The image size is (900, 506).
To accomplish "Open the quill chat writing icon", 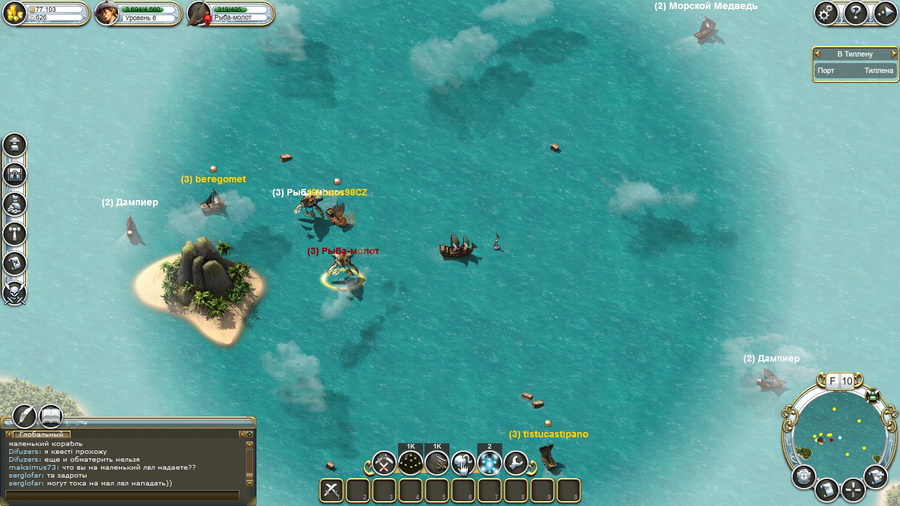I will [23, 417].
